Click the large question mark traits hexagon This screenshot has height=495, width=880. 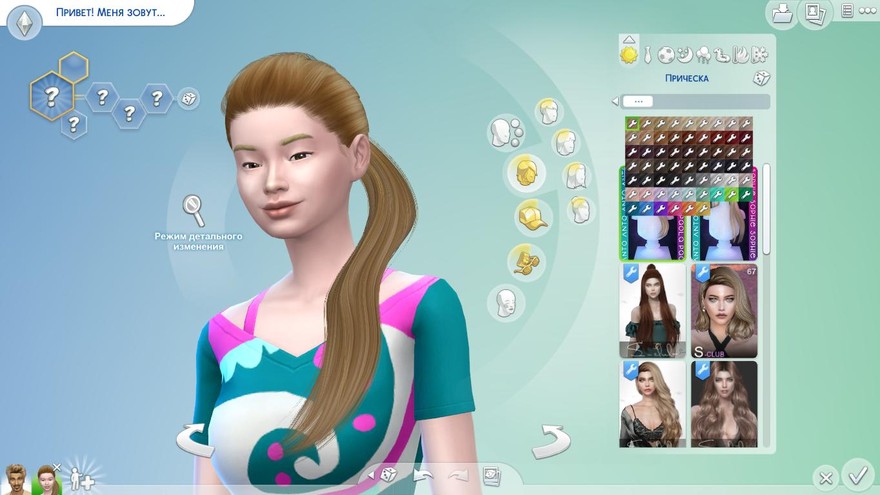tap(49, 96)
